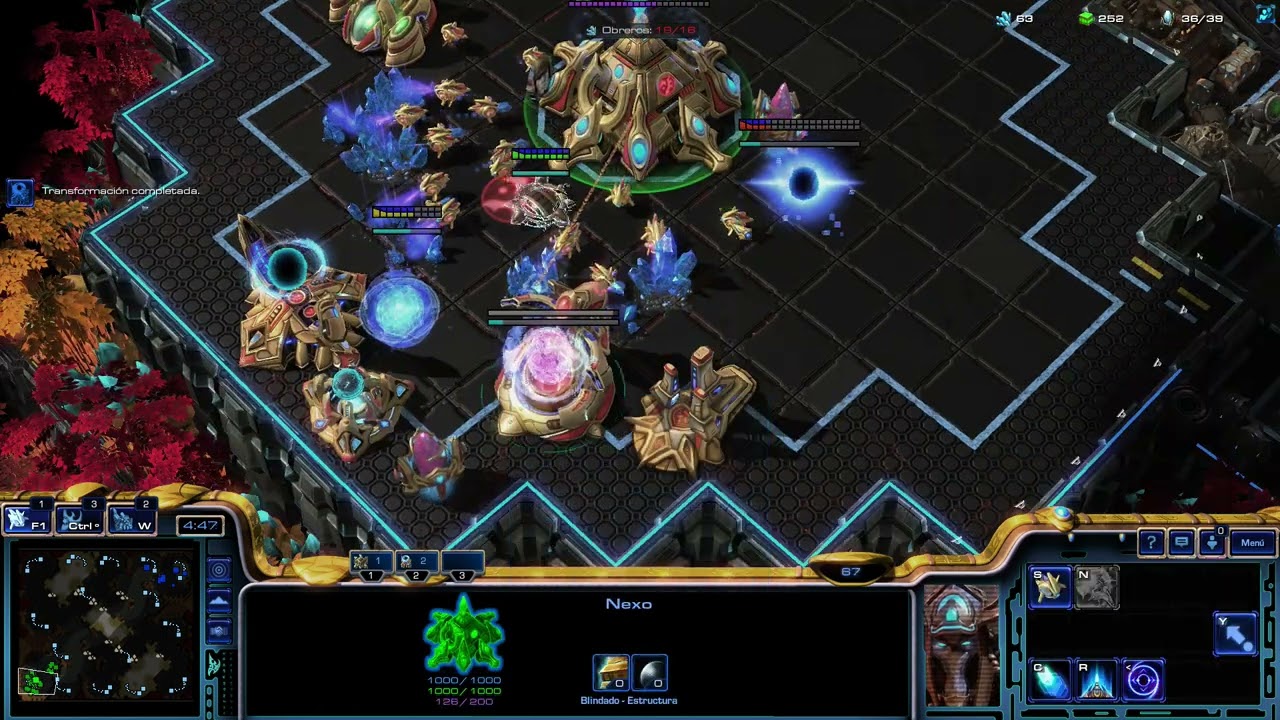The image size is (1280, 720).
Task: Select control group 1
Action: coord(371,564)
